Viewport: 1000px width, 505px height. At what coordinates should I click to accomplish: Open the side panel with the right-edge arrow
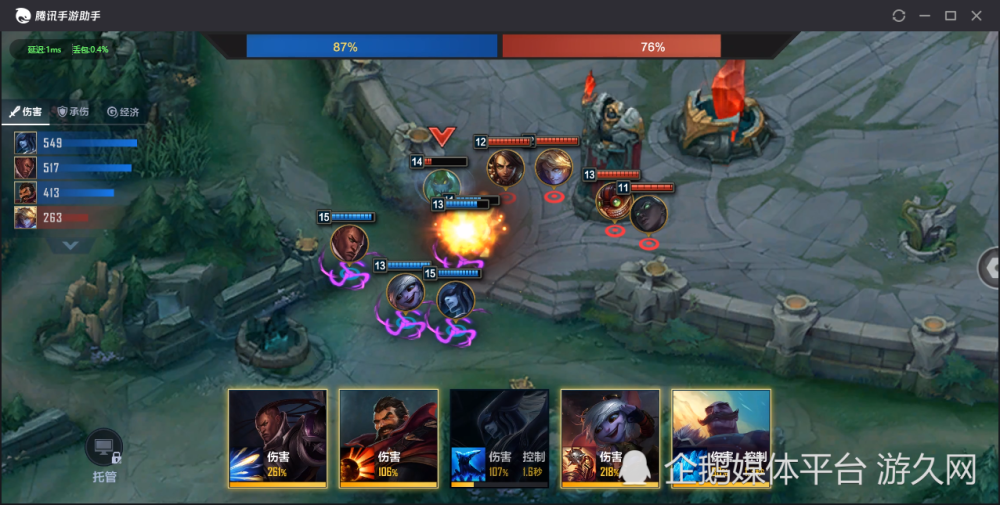tap(990, 267)
